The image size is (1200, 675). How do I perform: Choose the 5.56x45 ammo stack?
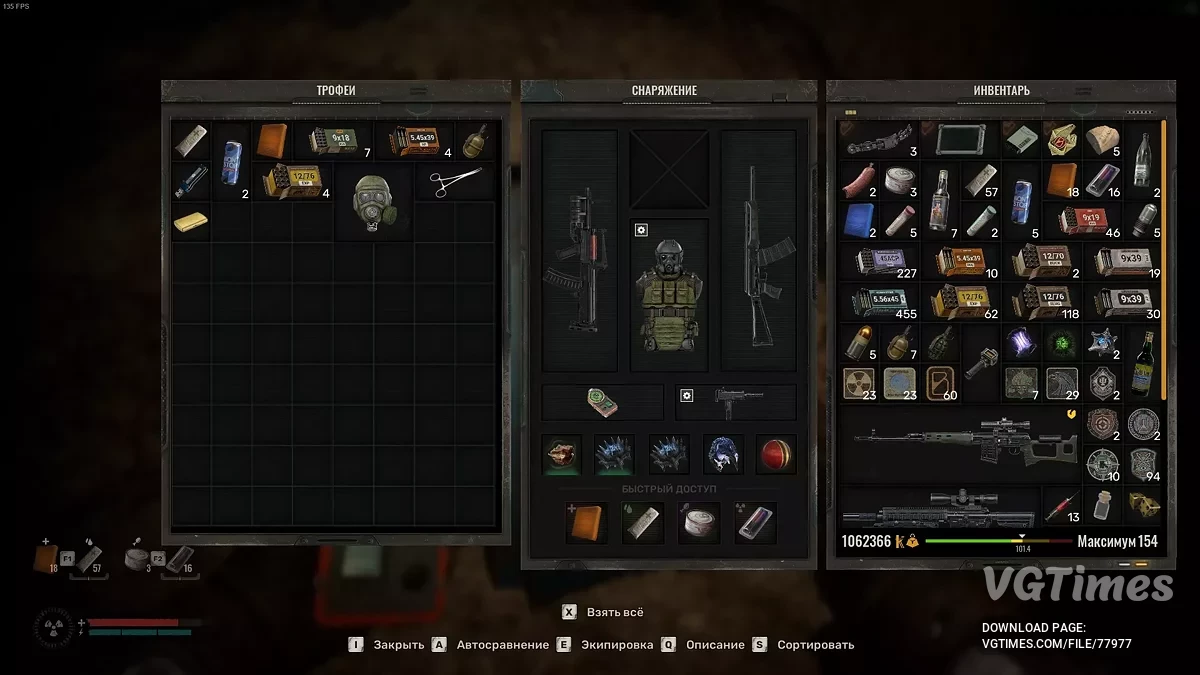tap(881, 302)
